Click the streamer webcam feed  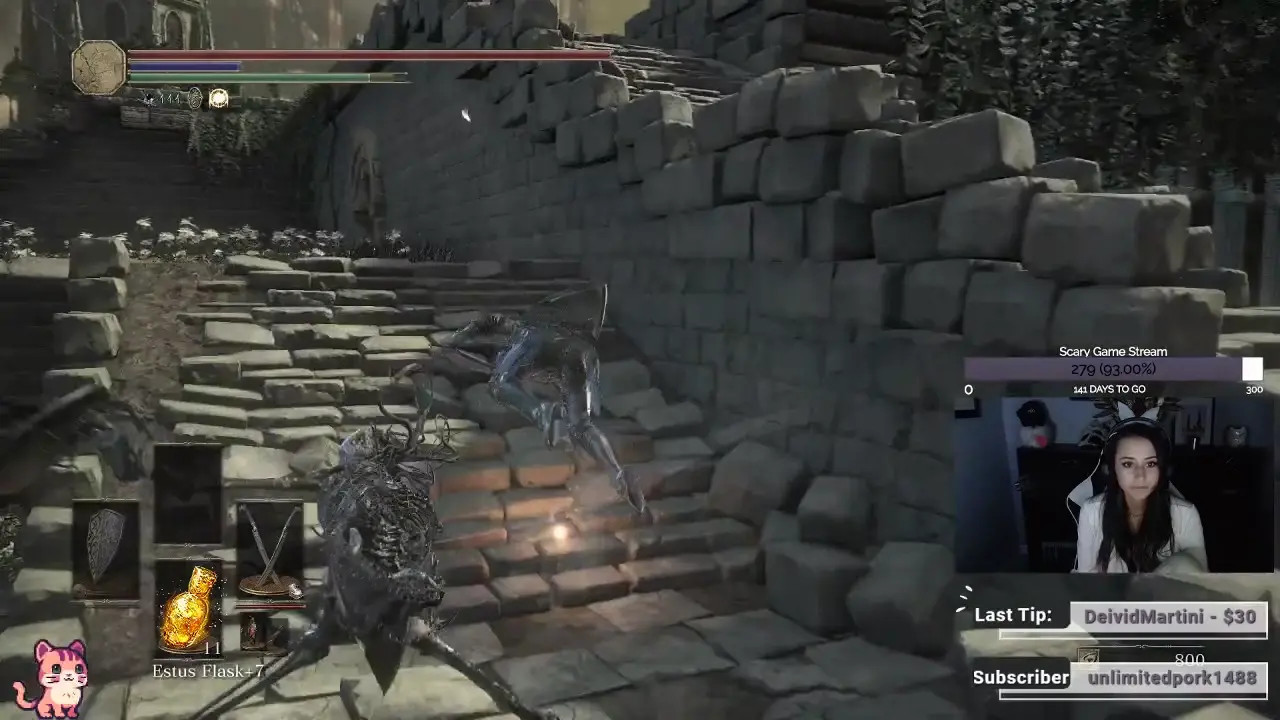coord(1113,485)
